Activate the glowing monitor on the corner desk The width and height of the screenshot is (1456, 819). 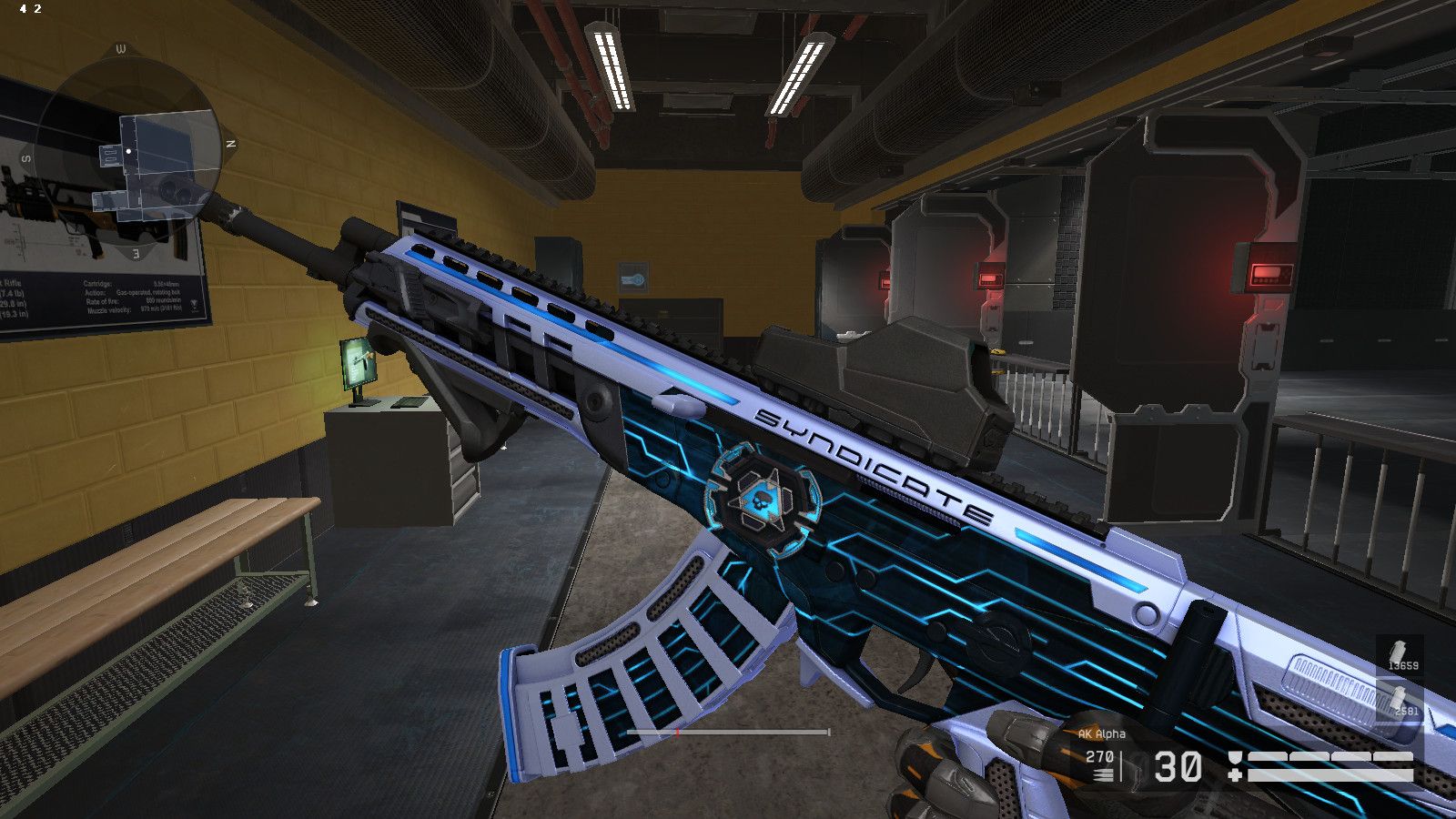click(x=356, y=359)
